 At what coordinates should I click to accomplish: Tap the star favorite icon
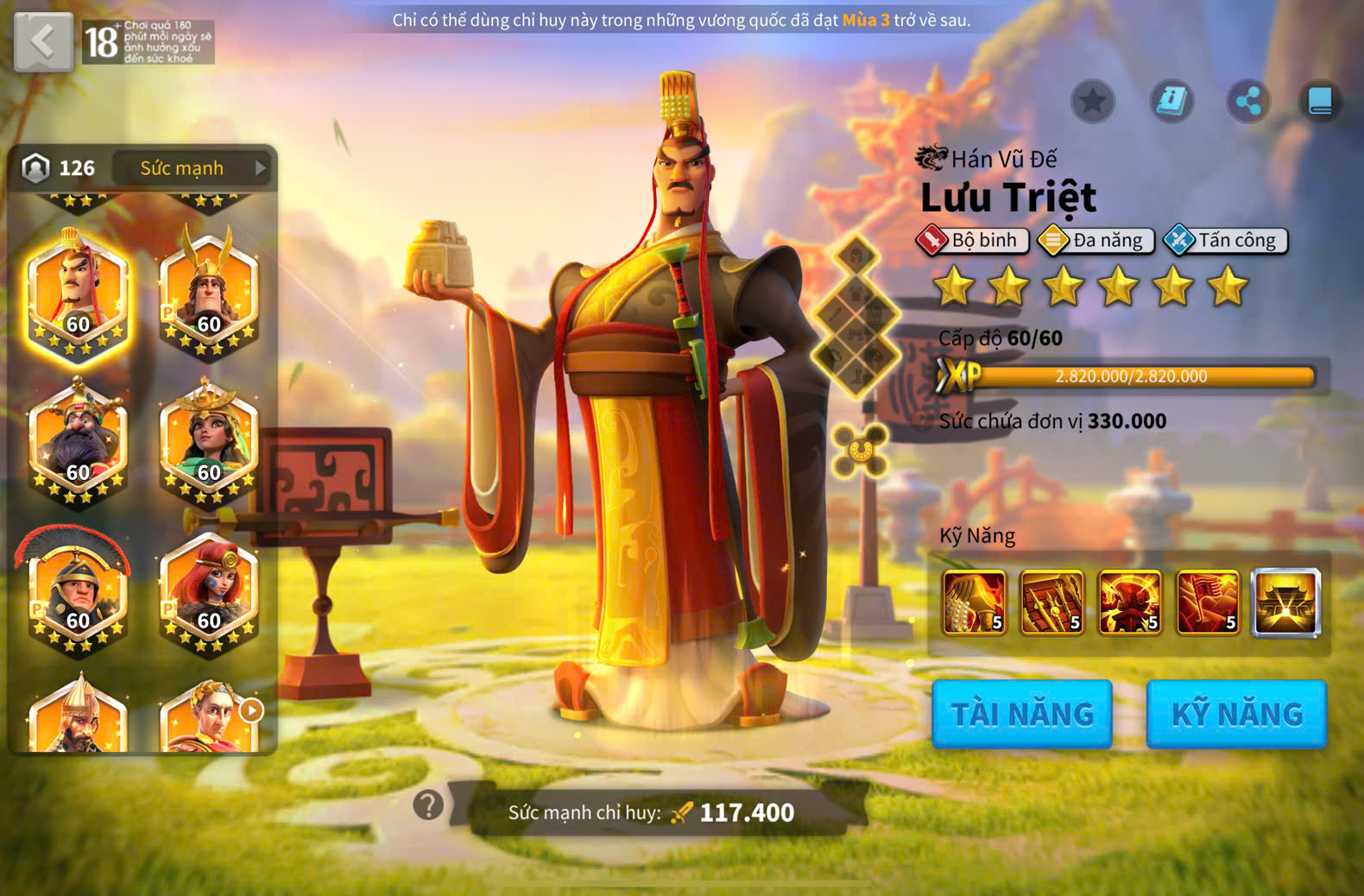1093,102
